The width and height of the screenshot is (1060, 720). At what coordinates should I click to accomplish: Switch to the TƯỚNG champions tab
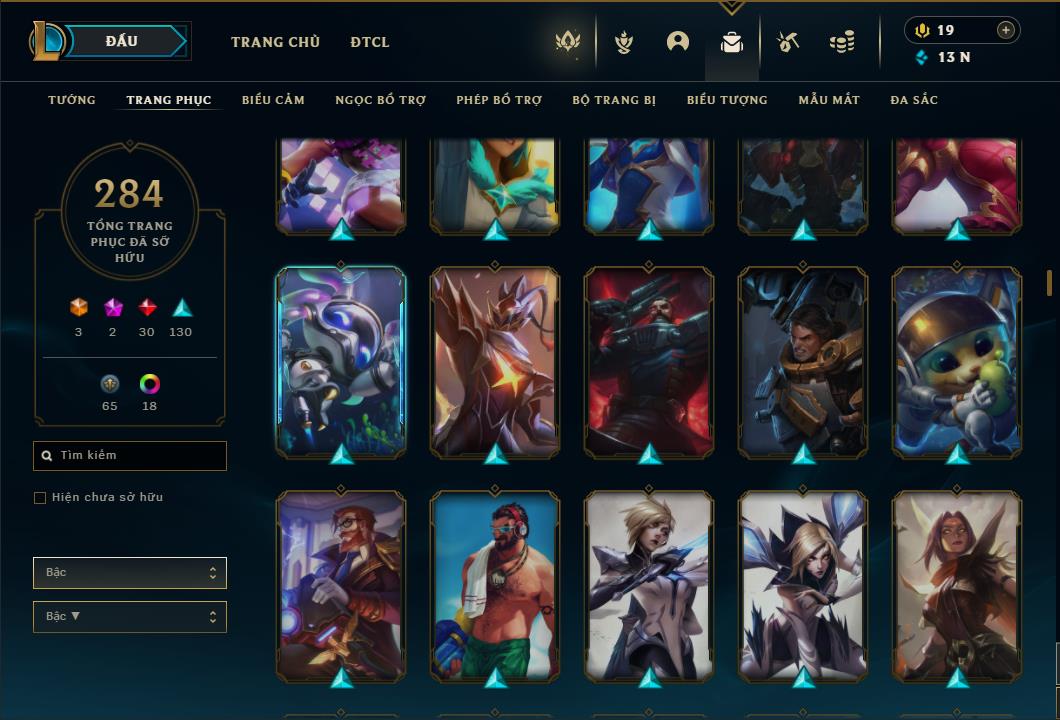click(72, 100)
